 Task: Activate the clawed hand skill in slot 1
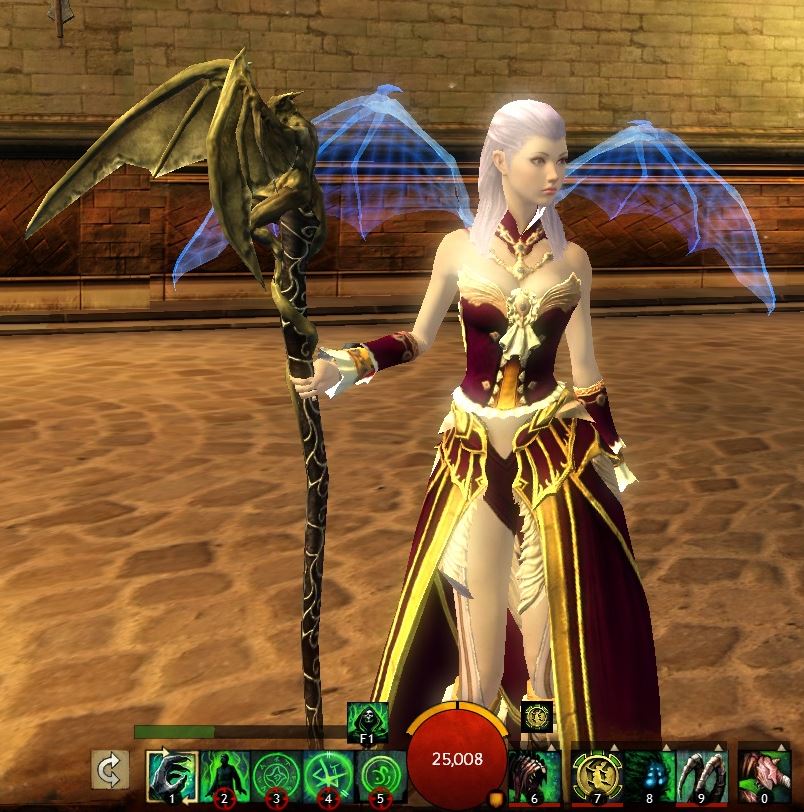[x=171, y=776]
